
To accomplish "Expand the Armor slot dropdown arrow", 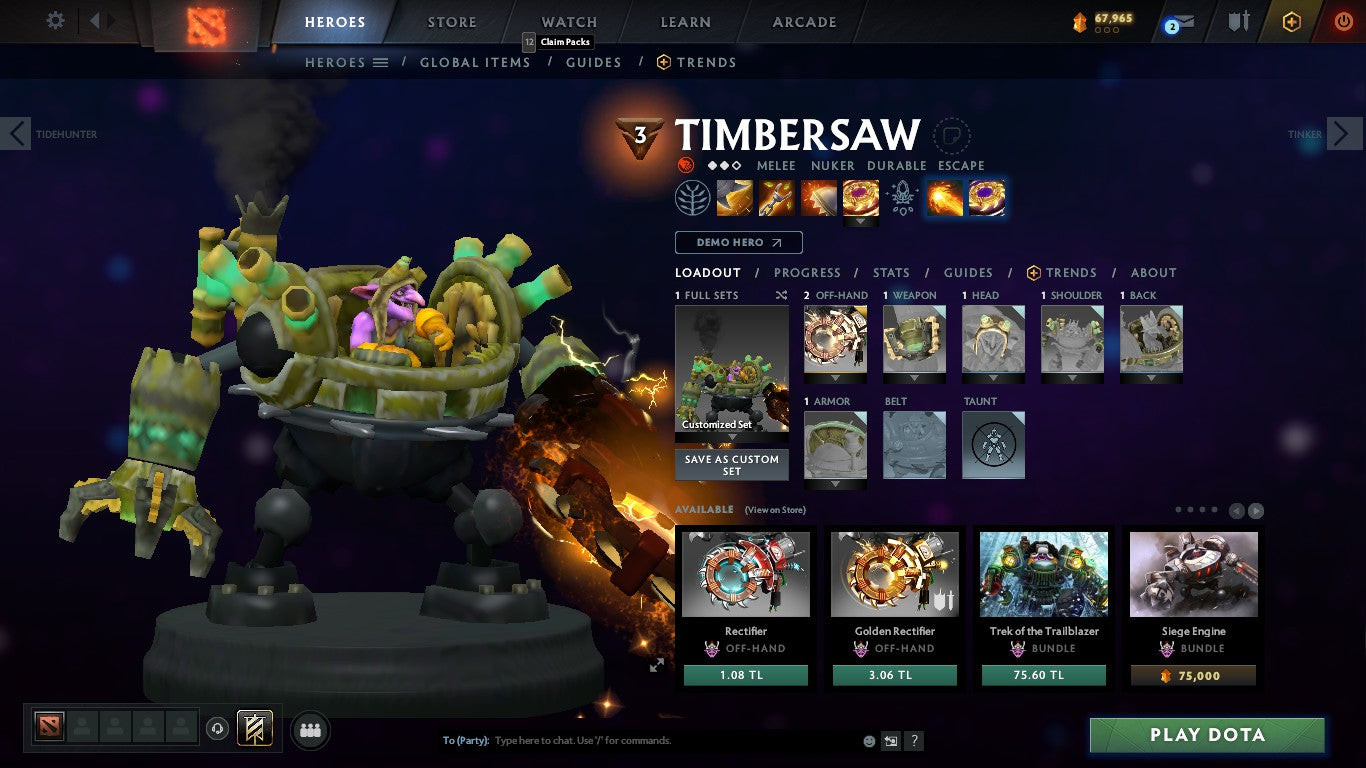I will tap(835, 483).
